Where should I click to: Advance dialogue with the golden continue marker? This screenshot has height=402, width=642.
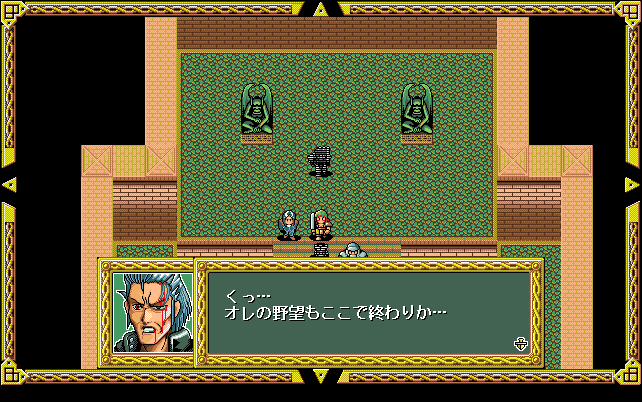520,344
